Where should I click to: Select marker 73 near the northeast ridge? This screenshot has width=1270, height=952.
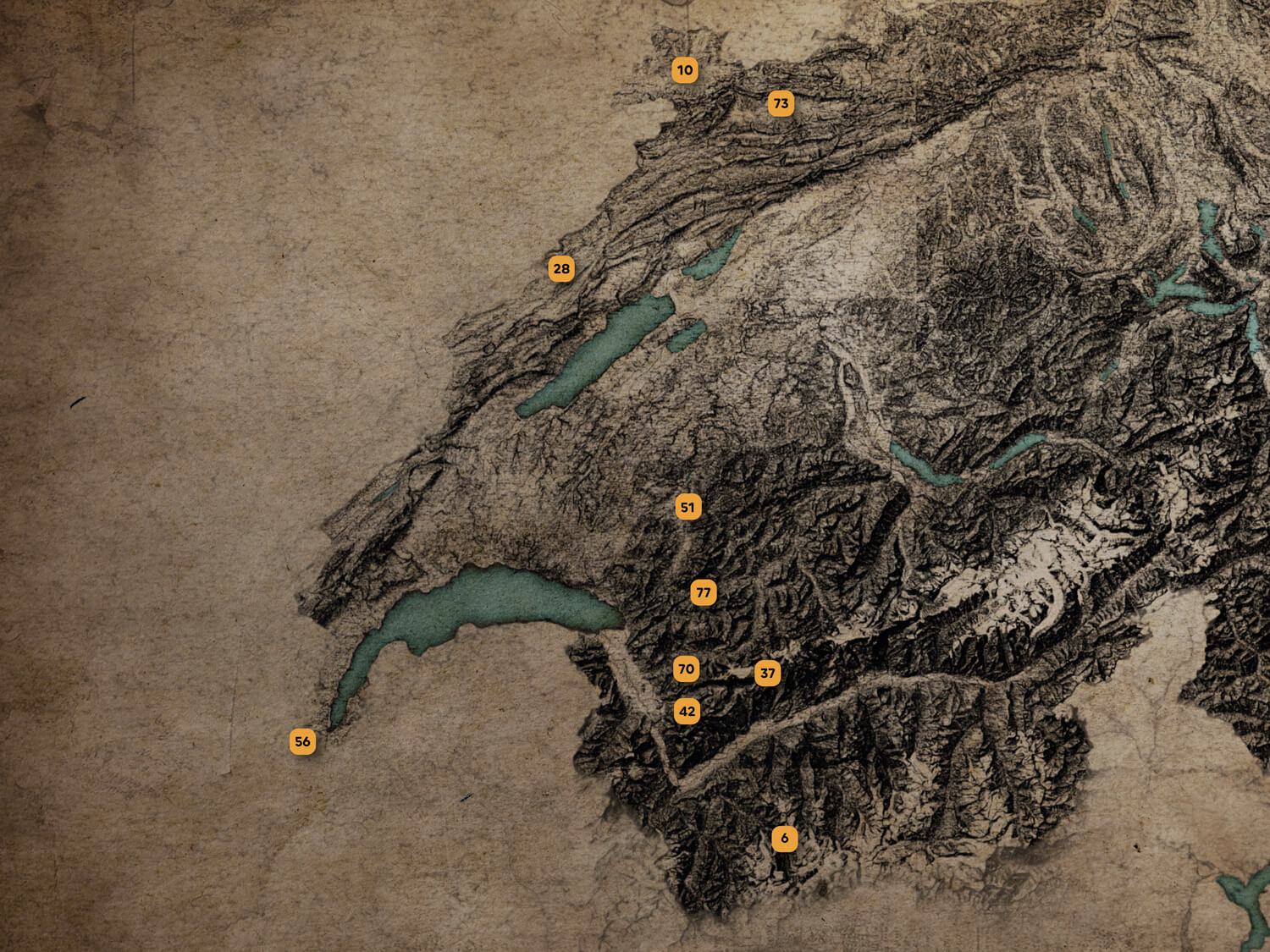tap(781, 103)
